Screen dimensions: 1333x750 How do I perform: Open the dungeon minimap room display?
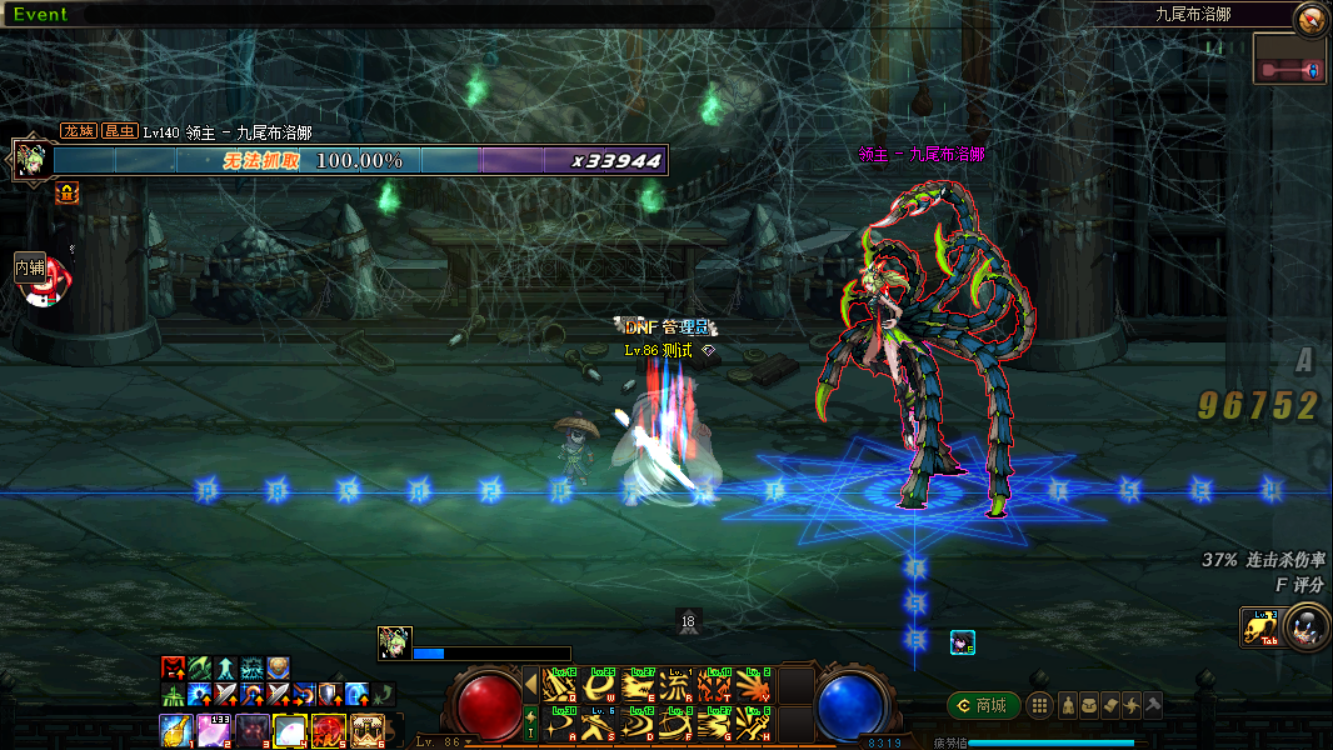click(1290, 60)
